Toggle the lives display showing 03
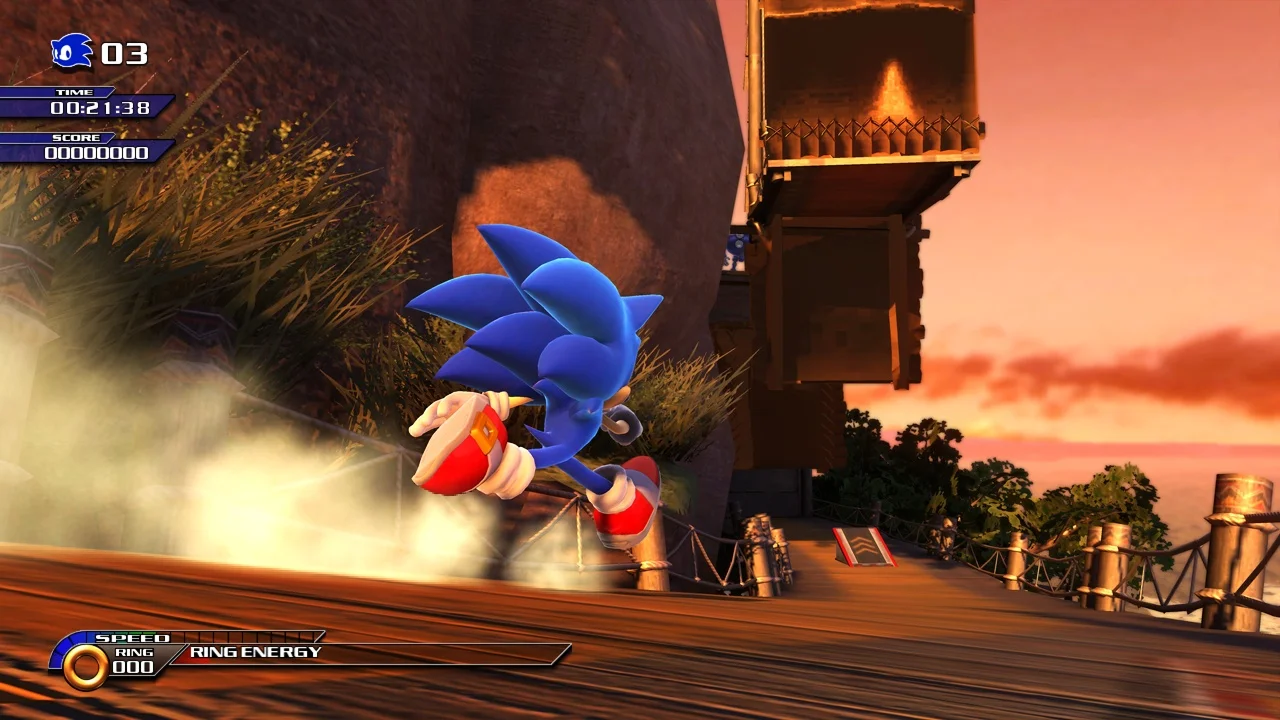The width and height of the screenshot is (1280, 720). pyautogui.click(x=123, y=53)
